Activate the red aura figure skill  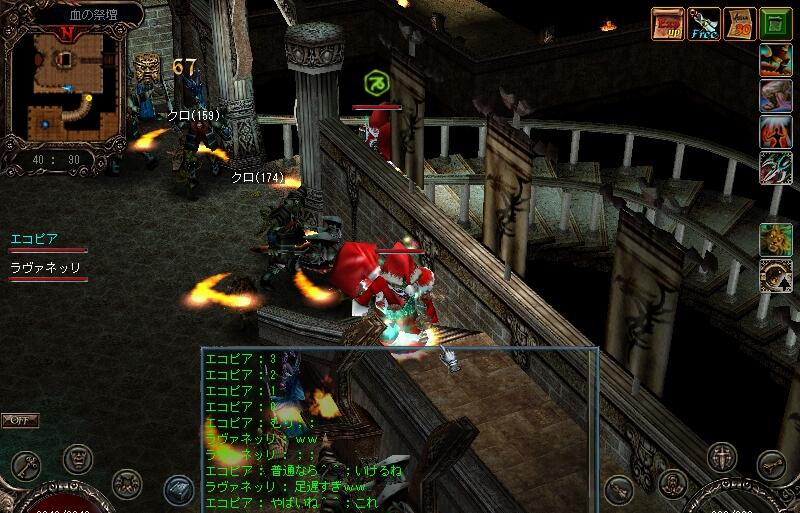(x=775, y=132)
